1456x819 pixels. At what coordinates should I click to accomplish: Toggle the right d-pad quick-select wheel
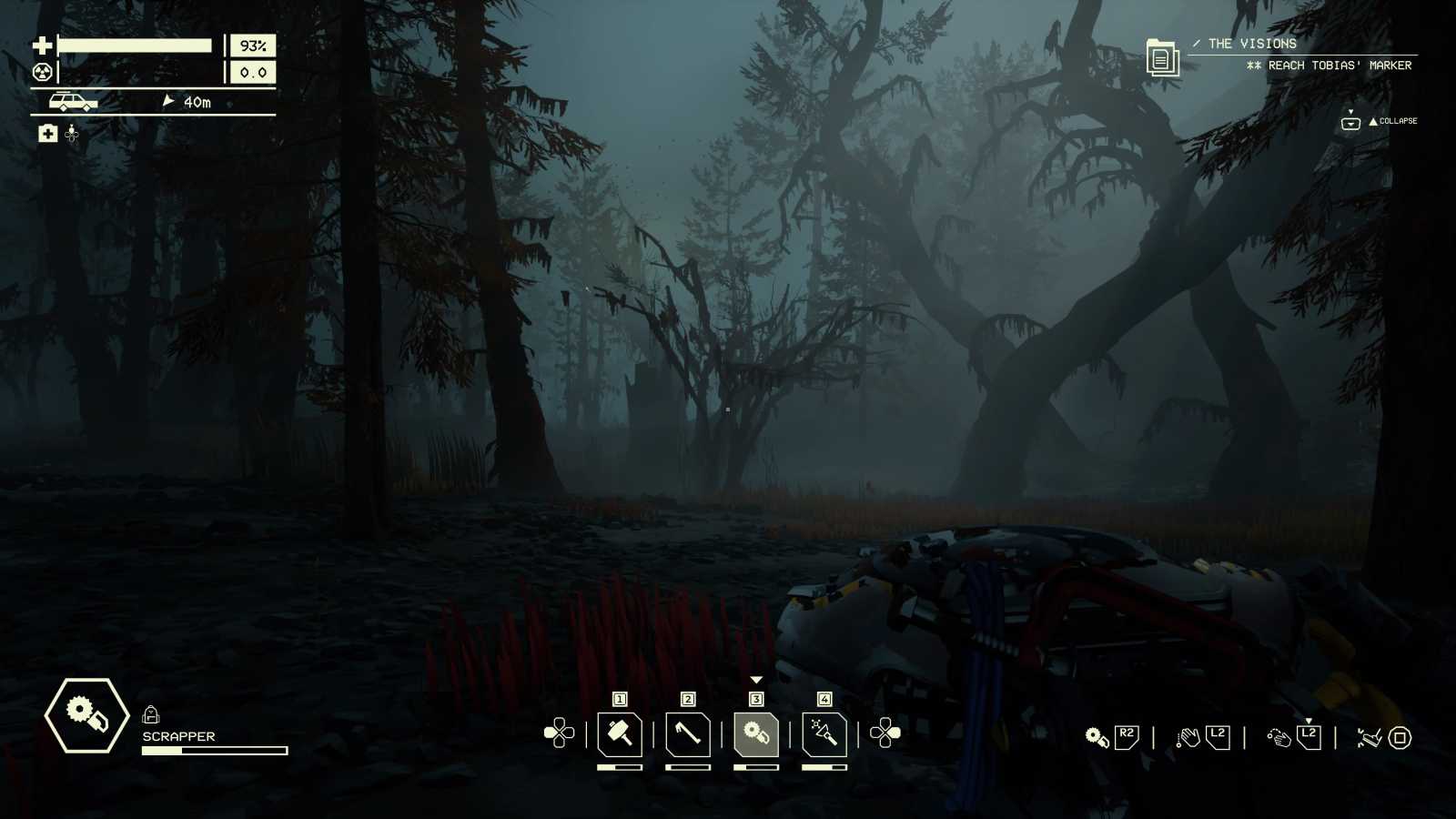pyautogui.click(x=884, y=733)
